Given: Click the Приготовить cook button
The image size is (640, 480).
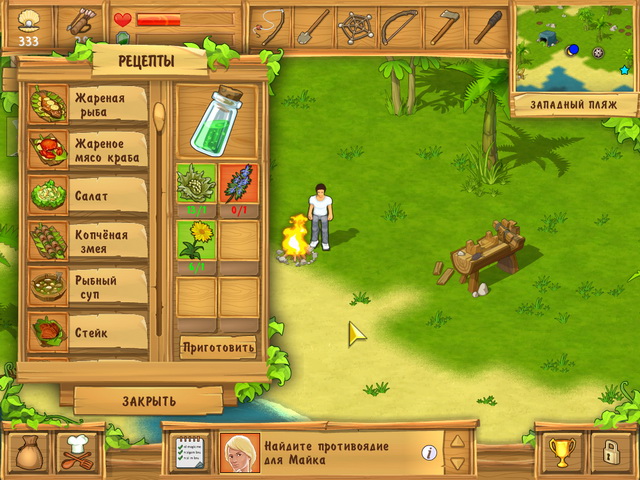Looking at the screenshot, I should pos(218,348).
